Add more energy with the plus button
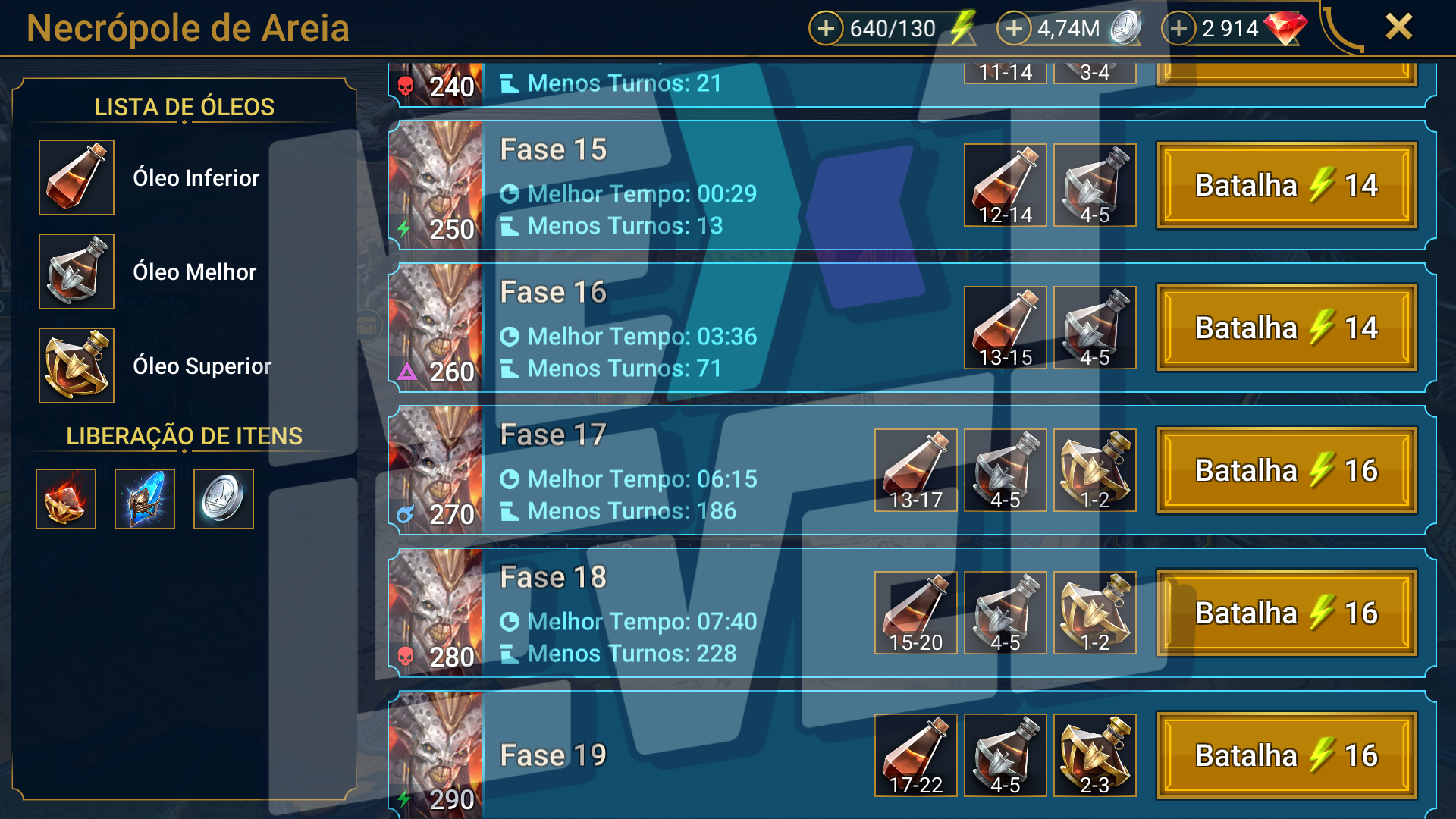This screenshot has width=1456, height=819. 826,29
